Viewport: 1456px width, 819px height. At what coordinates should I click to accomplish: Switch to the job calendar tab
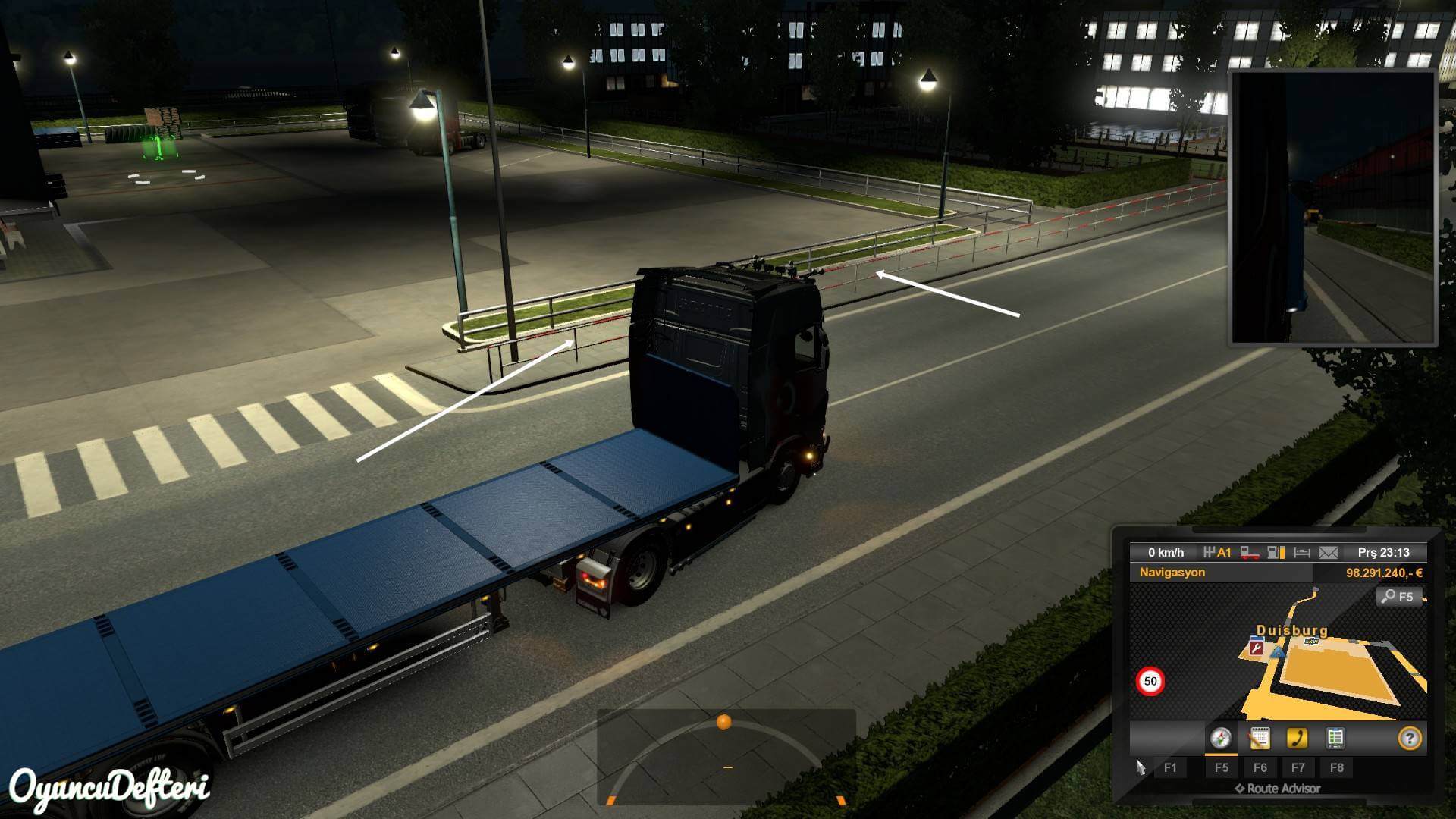click(1259, 738)
